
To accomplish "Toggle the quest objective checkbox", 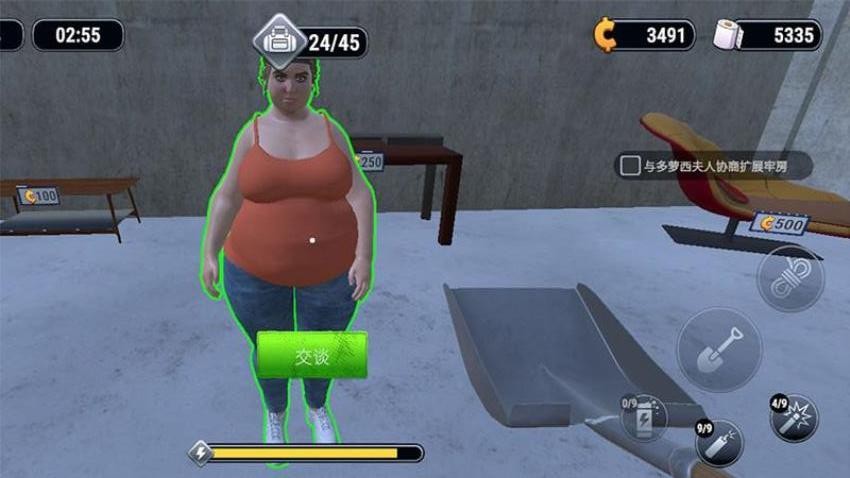I will [x=630, y=166].
